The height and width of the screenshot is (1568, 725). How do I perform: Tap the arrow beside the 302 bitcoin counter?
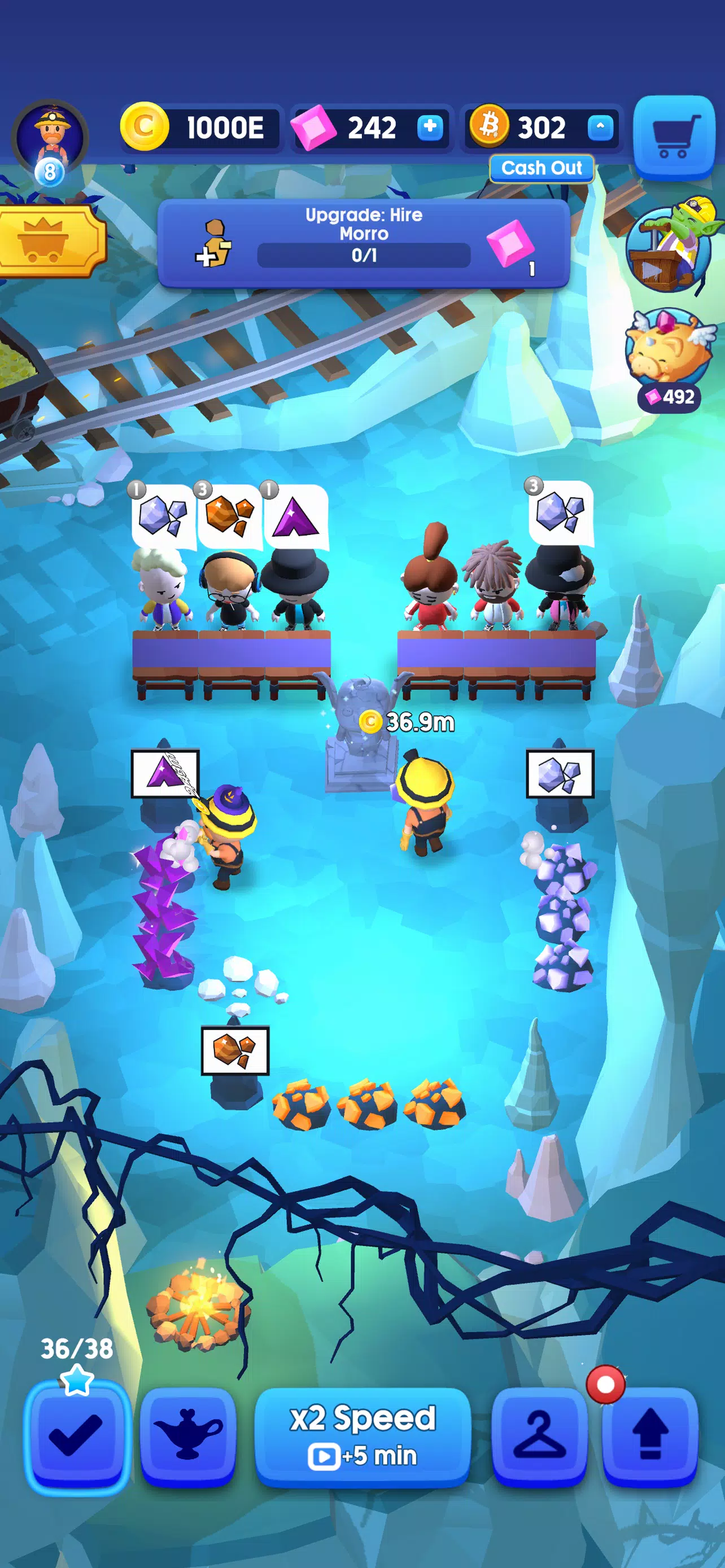(600, 127)
